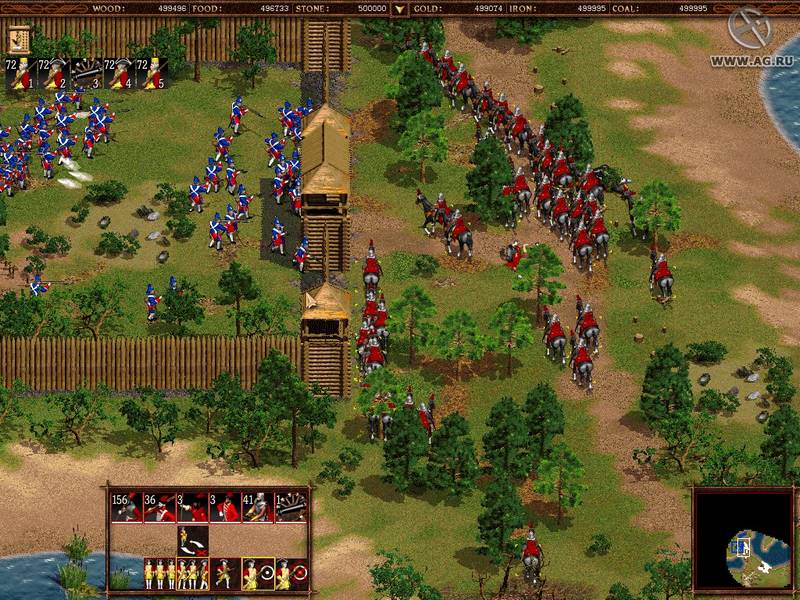Image resolution: width=800 pixels, height=600 pixels.
Task: Click the musketeer with crossed-out target icon
Action: point(291,573)
